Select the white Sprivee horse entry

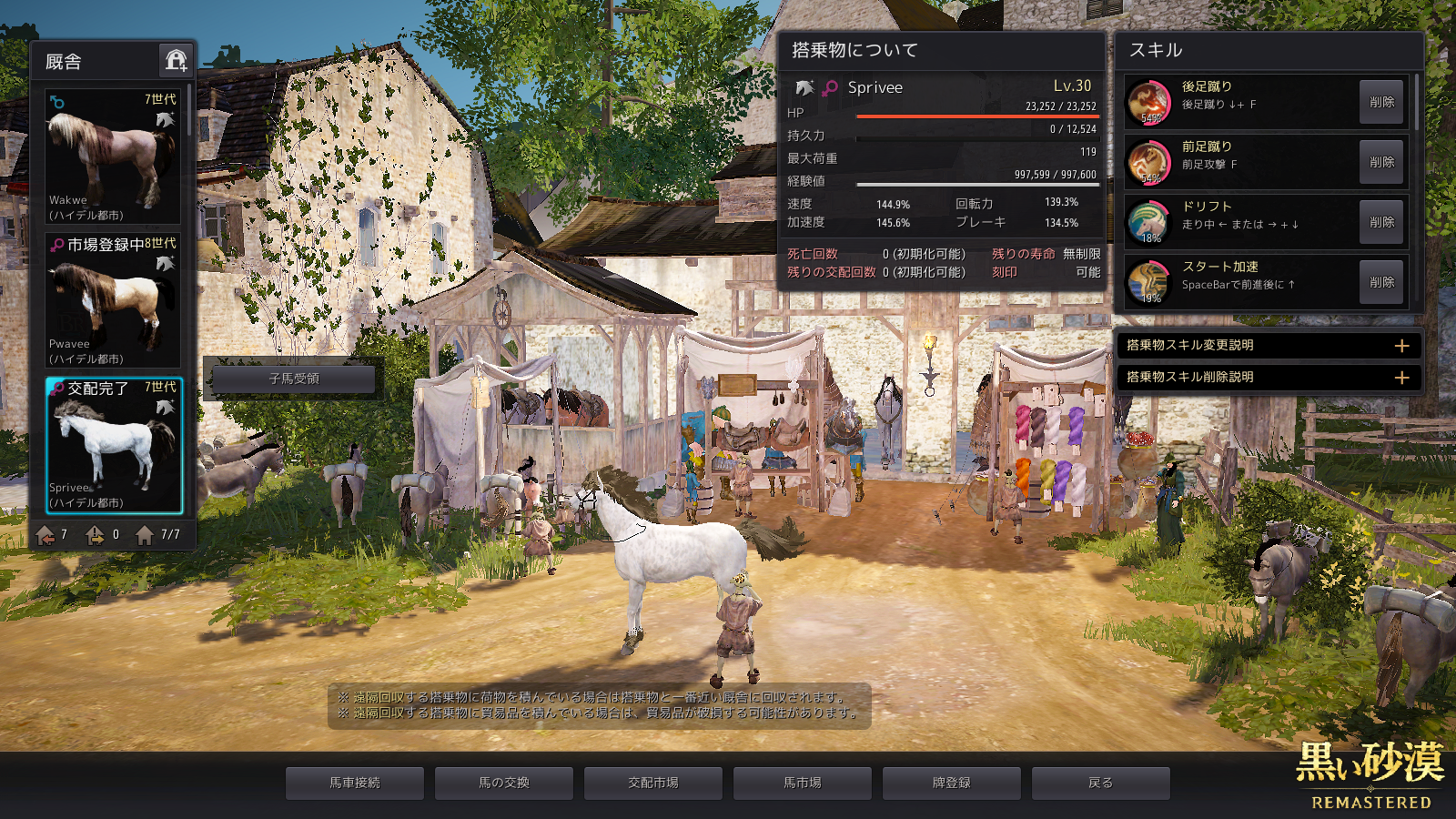114,445
